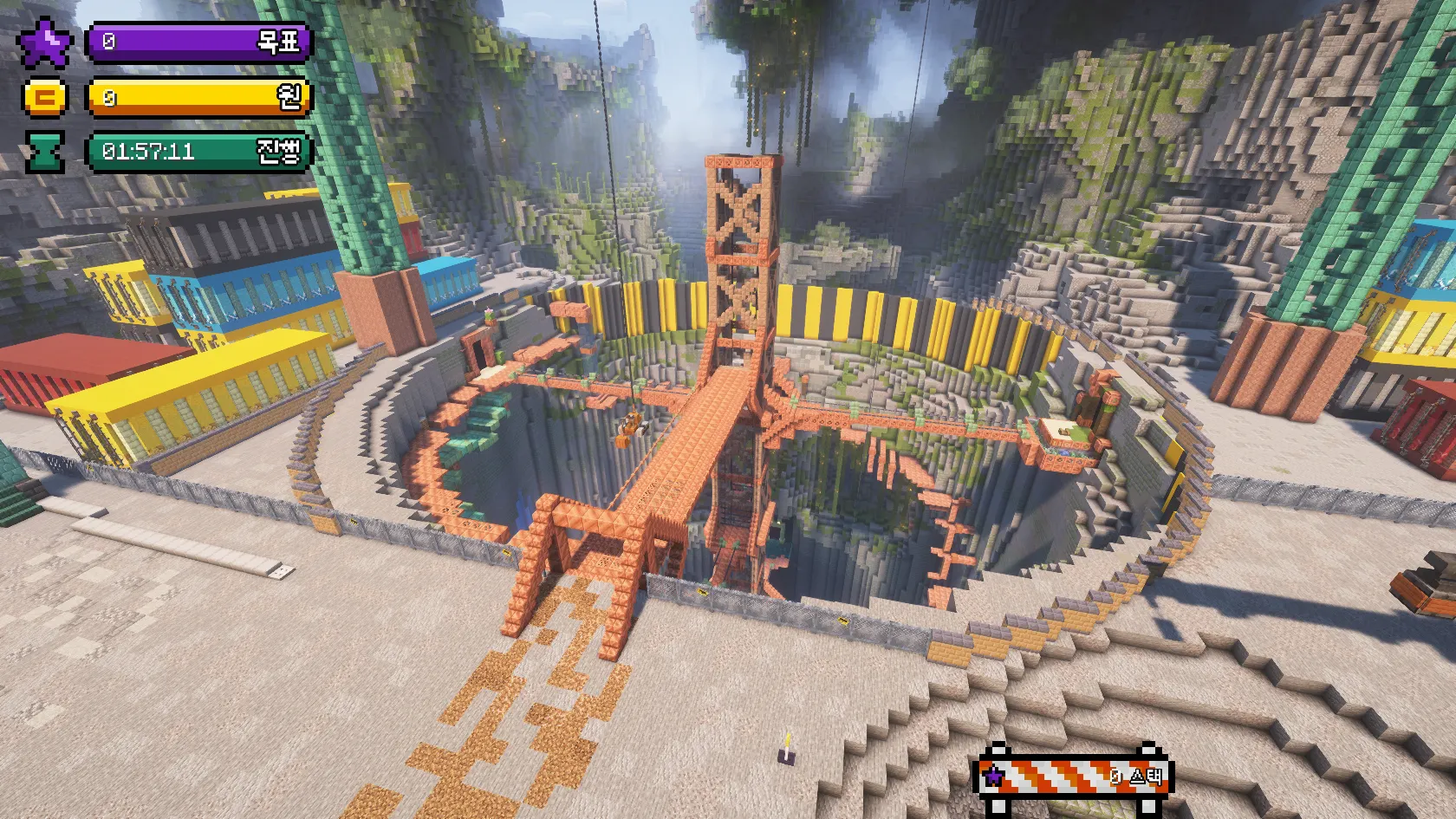Click the purple star objective icon
The image size is (1456, 819).
44,43
